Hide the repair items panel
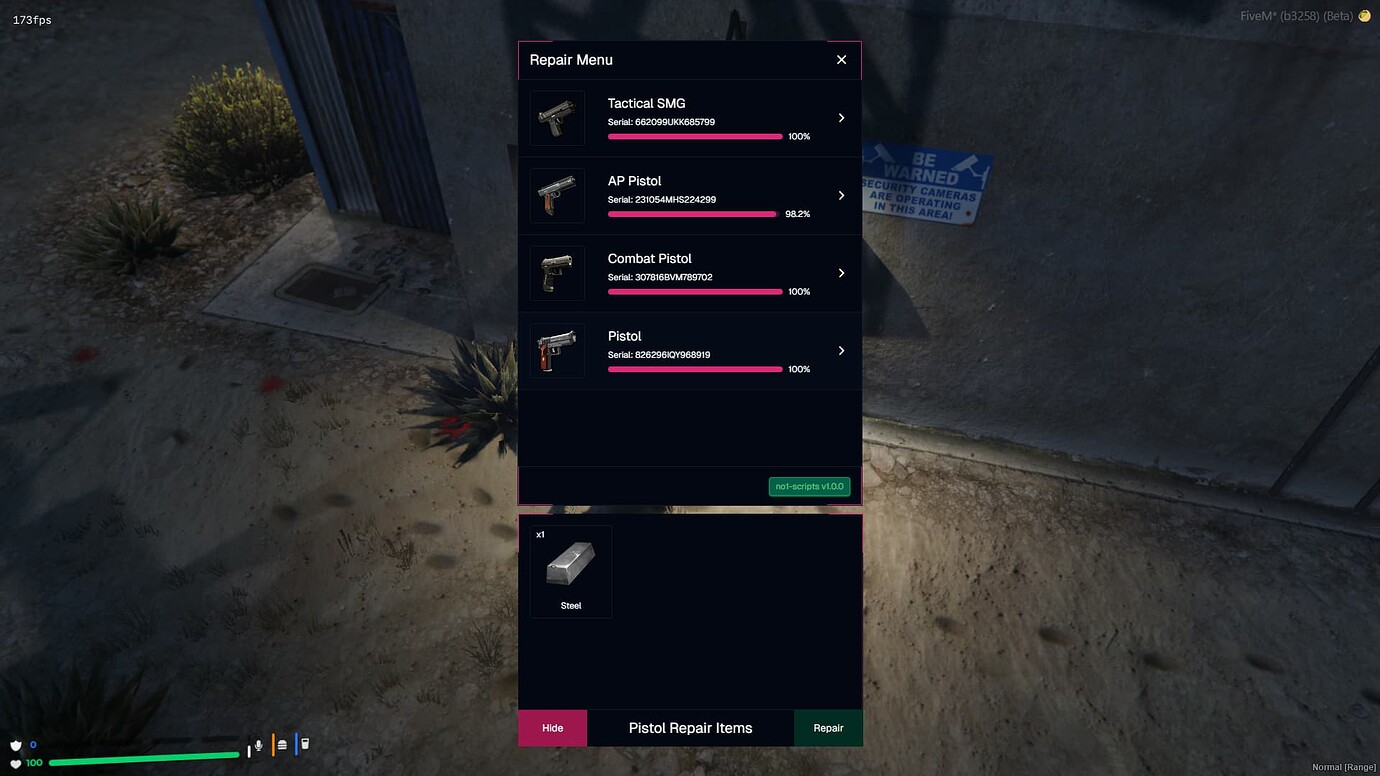This screenshot has width=1380, height=776. pos(552,728)
